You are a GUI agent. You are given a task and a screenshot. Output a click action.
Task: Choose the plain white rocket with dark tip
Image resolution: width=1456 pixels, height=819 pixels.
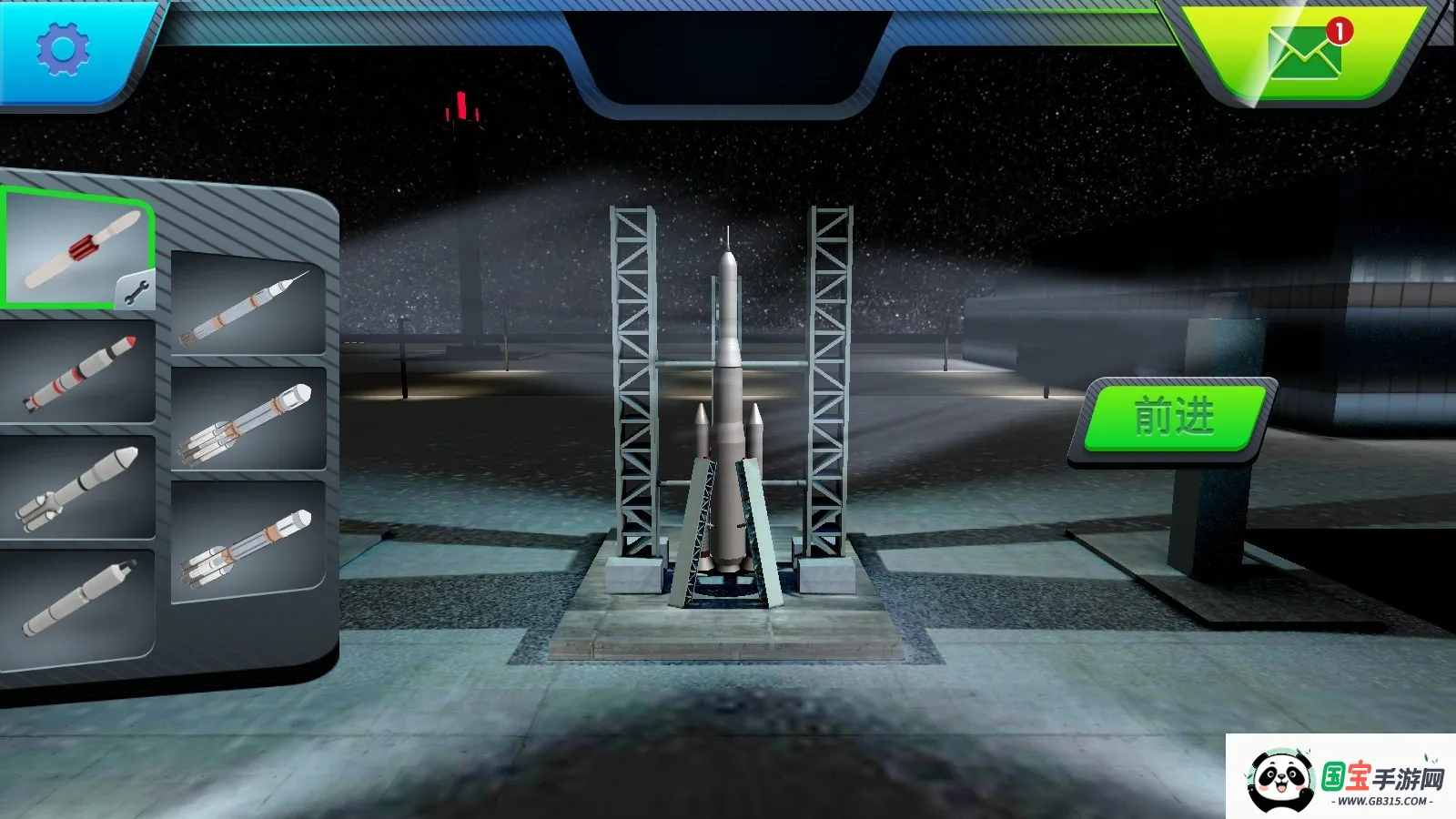tap(77, 601)
